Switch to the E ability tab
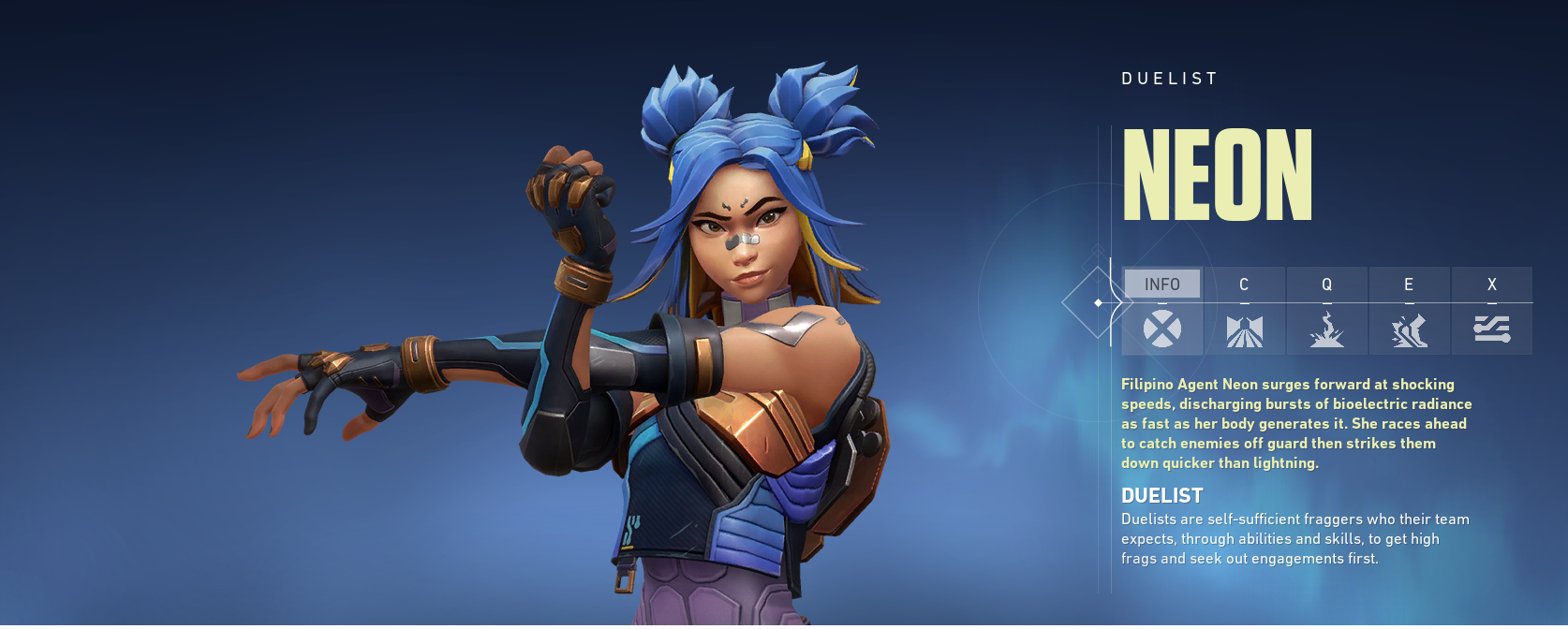 [1409, 310]
